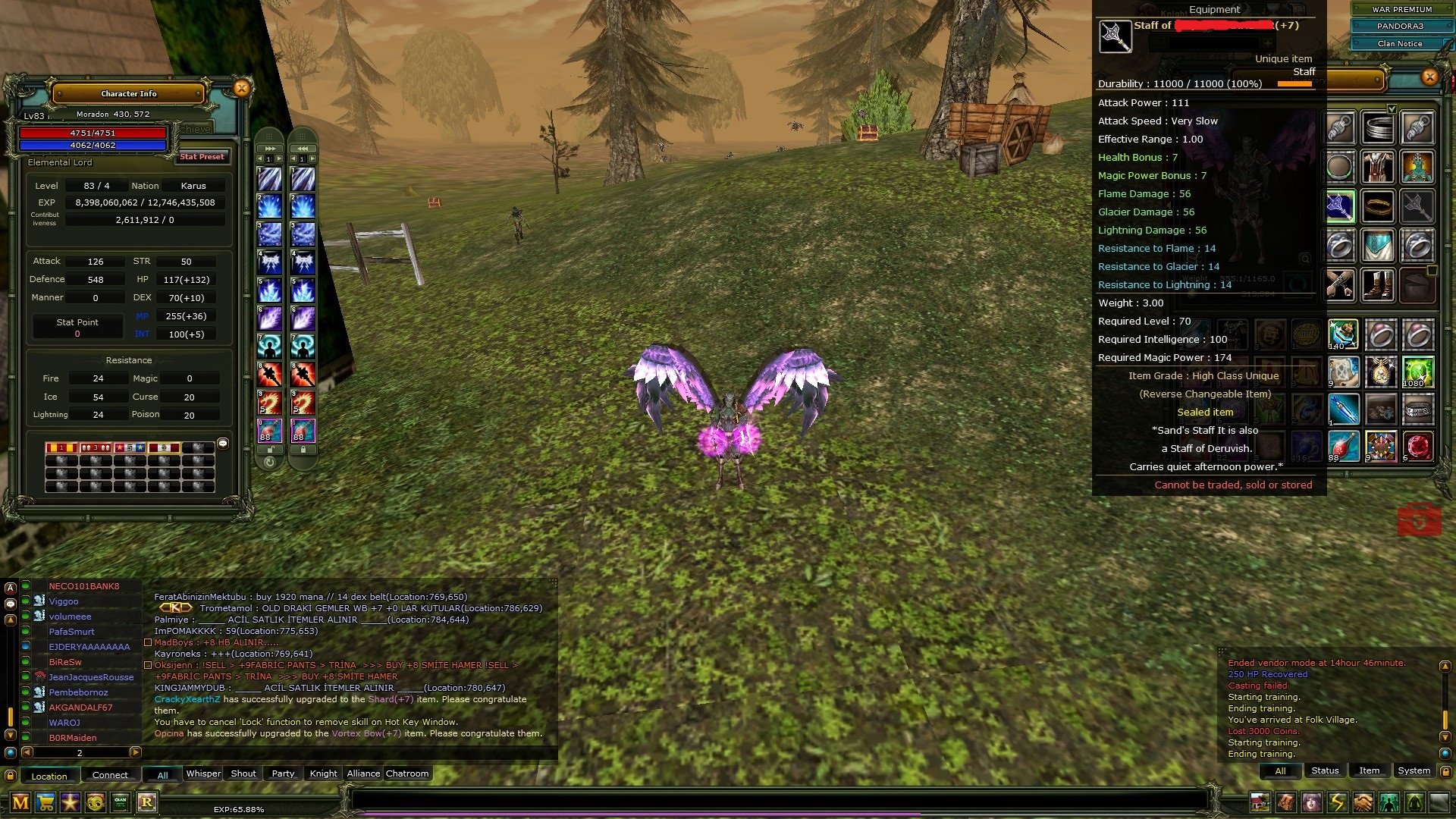
Task: Close the Character Info window
Action: pyautogui.click(x=241, y=88)
